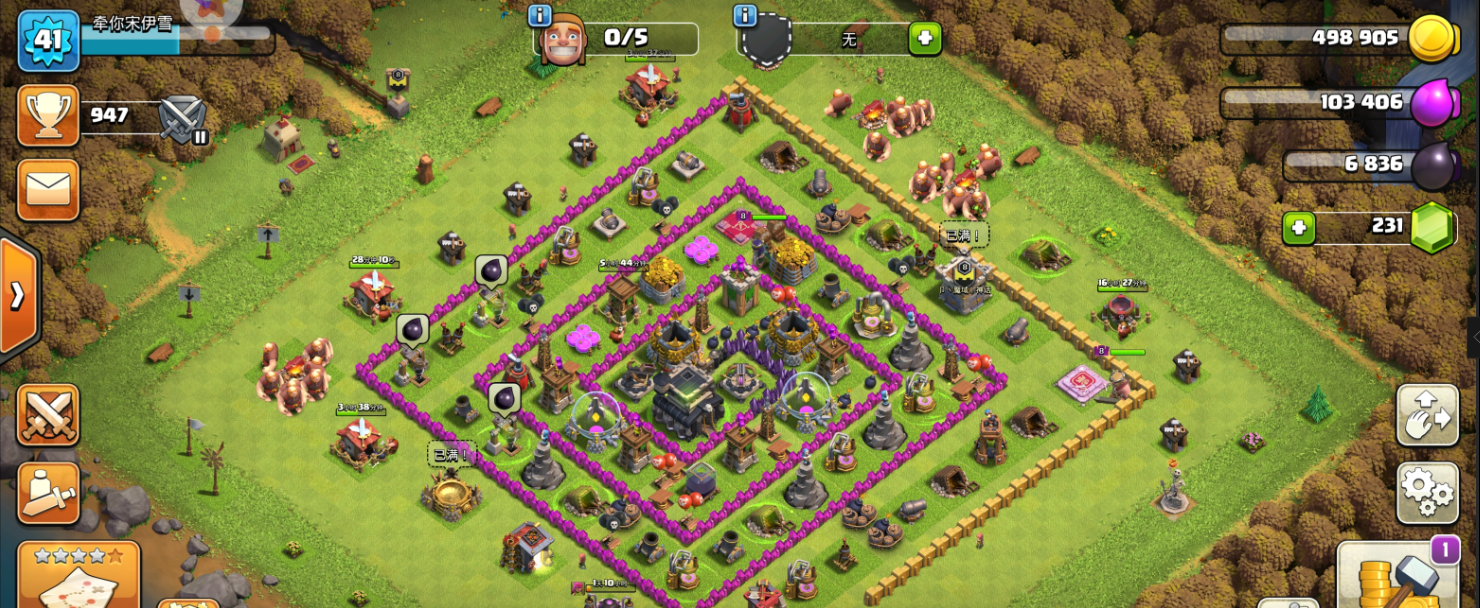Open the army overview button
This screenshot has height=608, width=1480.
pos(48,492)
